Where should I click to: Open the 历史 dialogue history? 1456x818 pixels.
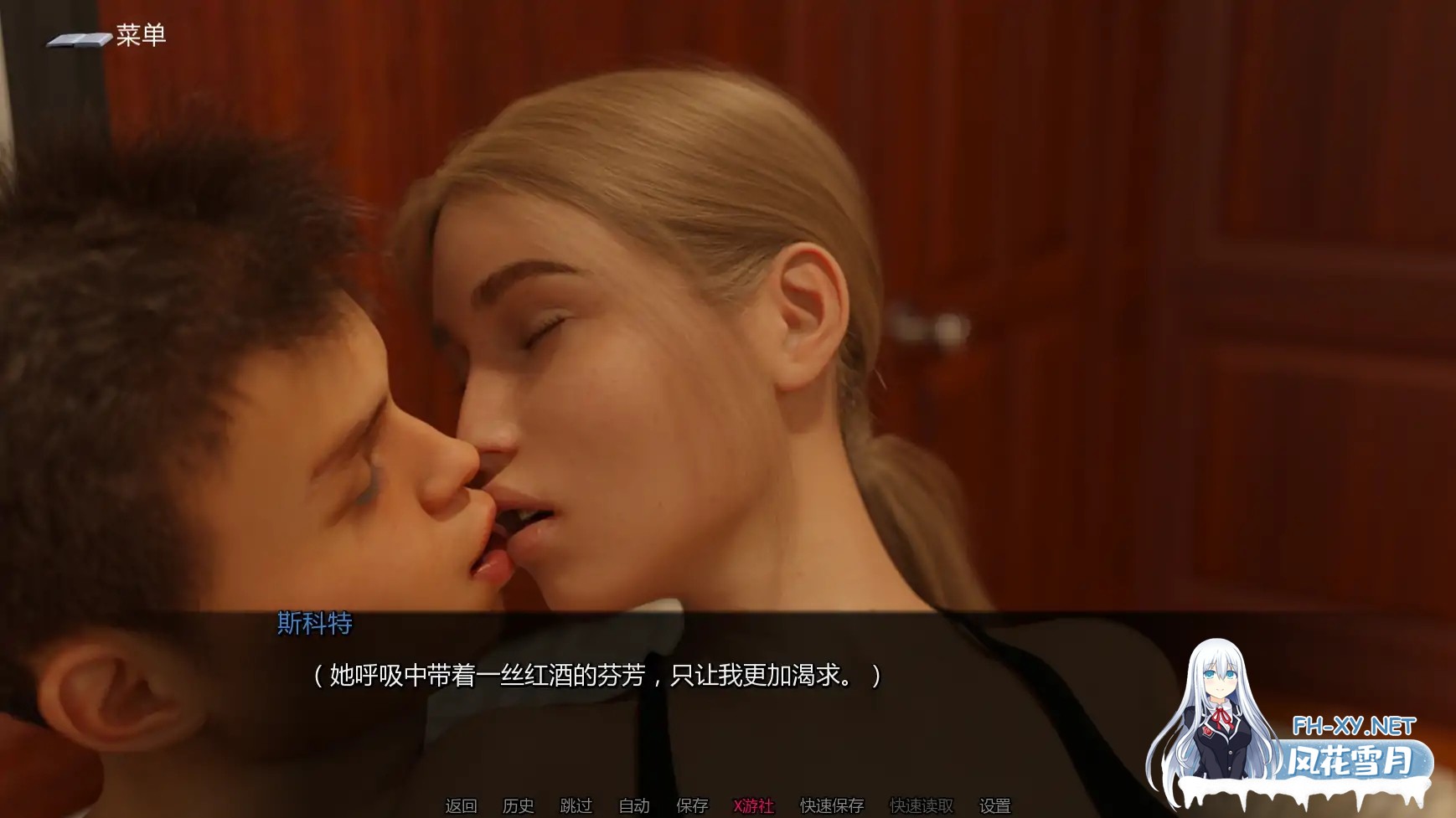(519, 806)
